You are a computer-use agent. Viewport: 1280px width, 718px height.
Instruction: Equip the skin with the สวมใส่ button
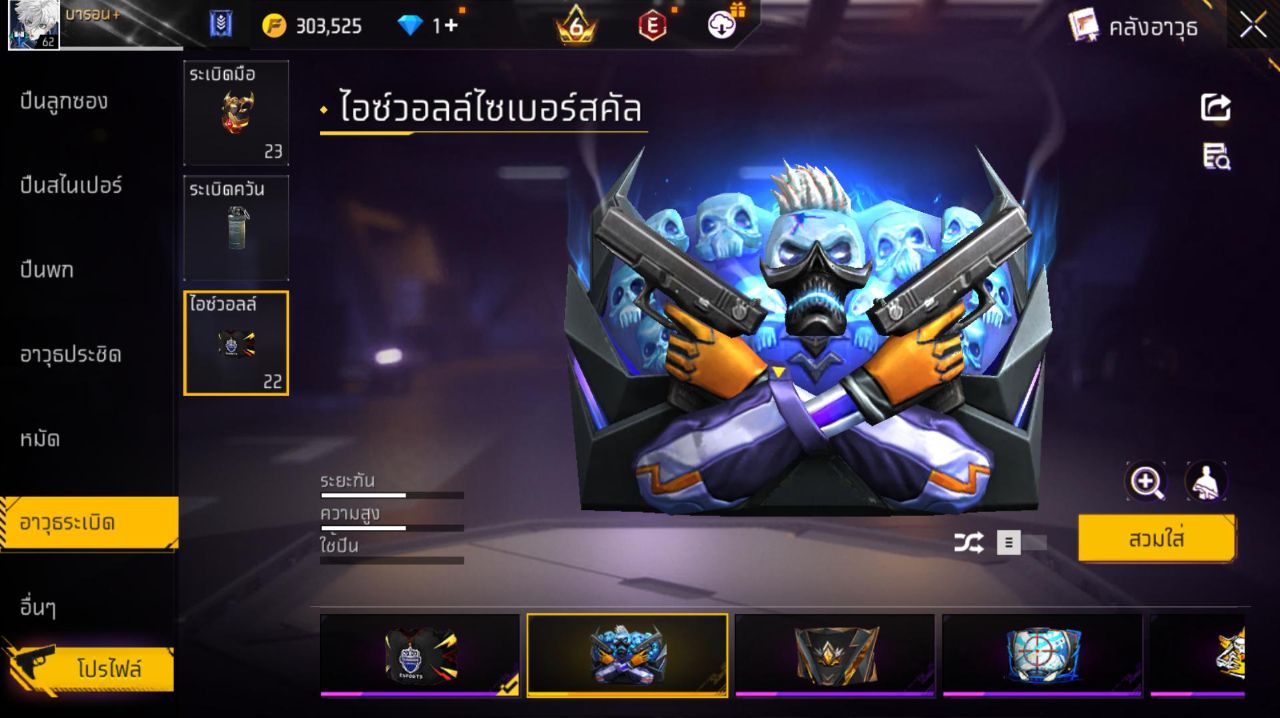1156,539
